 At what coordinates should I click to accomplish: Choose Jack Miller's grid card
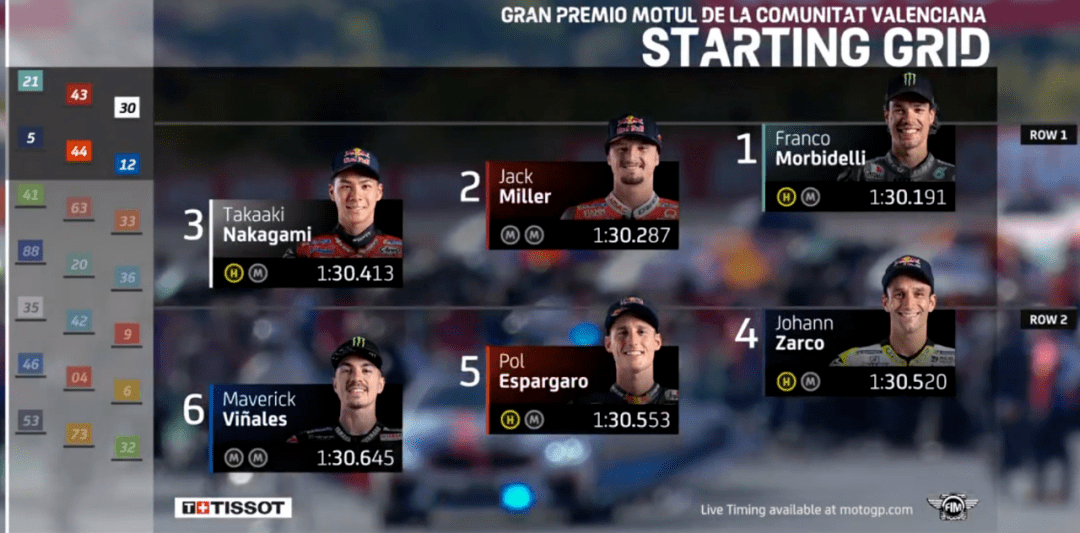pos(582,206)
